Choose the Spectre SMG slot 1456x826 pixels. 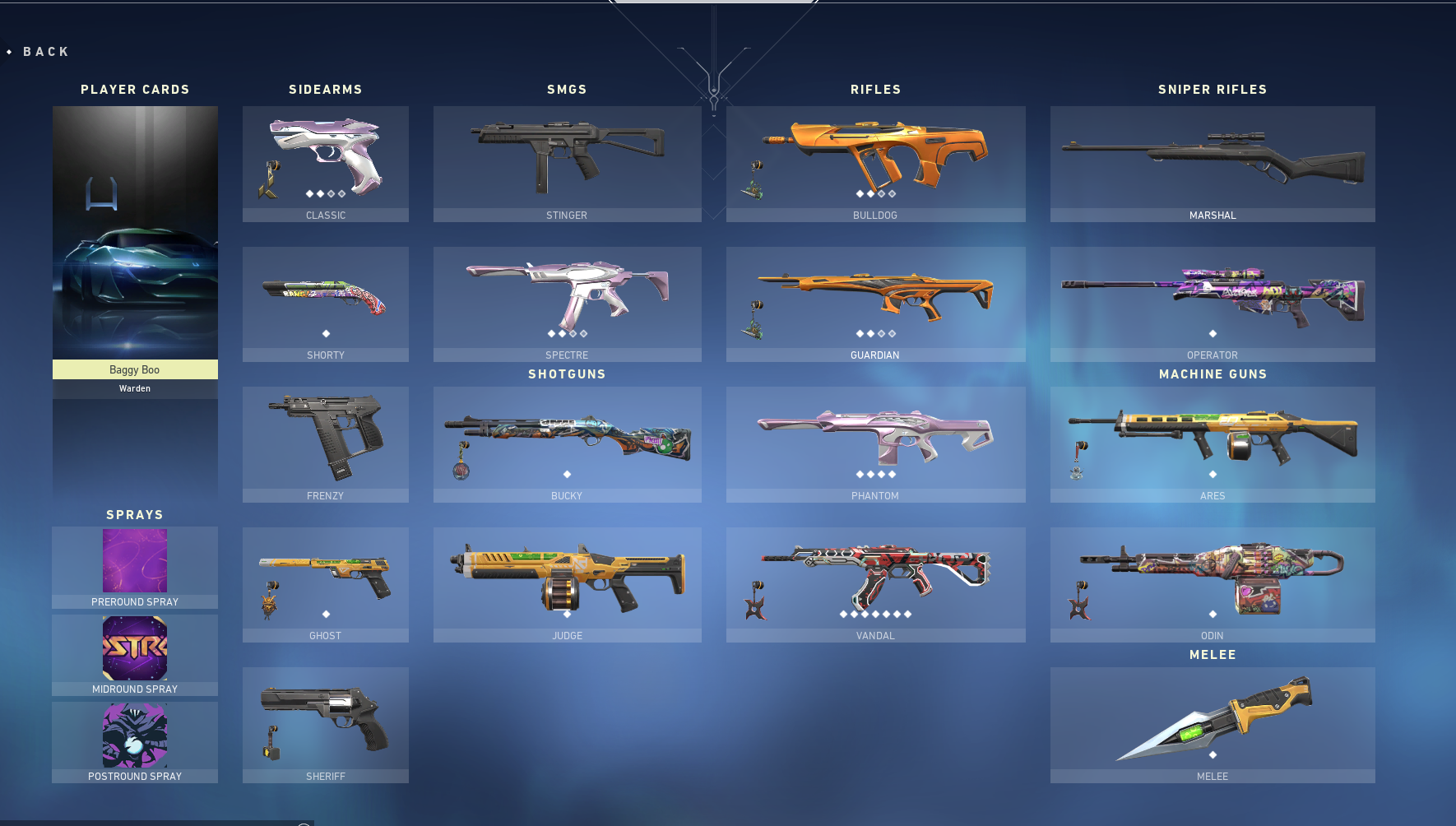[567, 304]
